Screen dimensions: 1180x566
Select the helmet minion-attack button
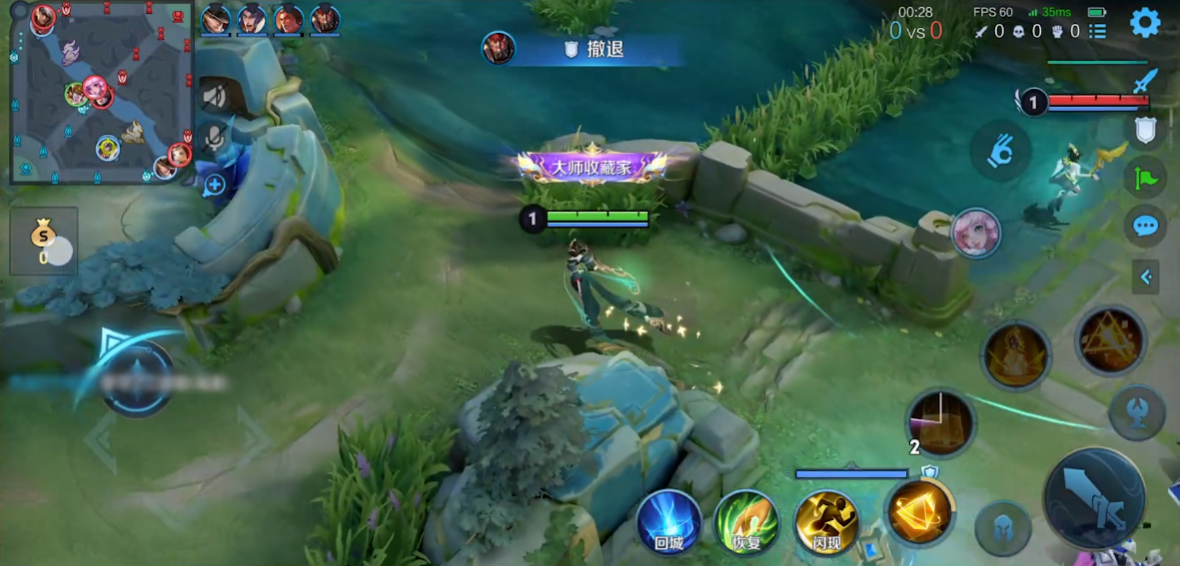coord(1004,527)
